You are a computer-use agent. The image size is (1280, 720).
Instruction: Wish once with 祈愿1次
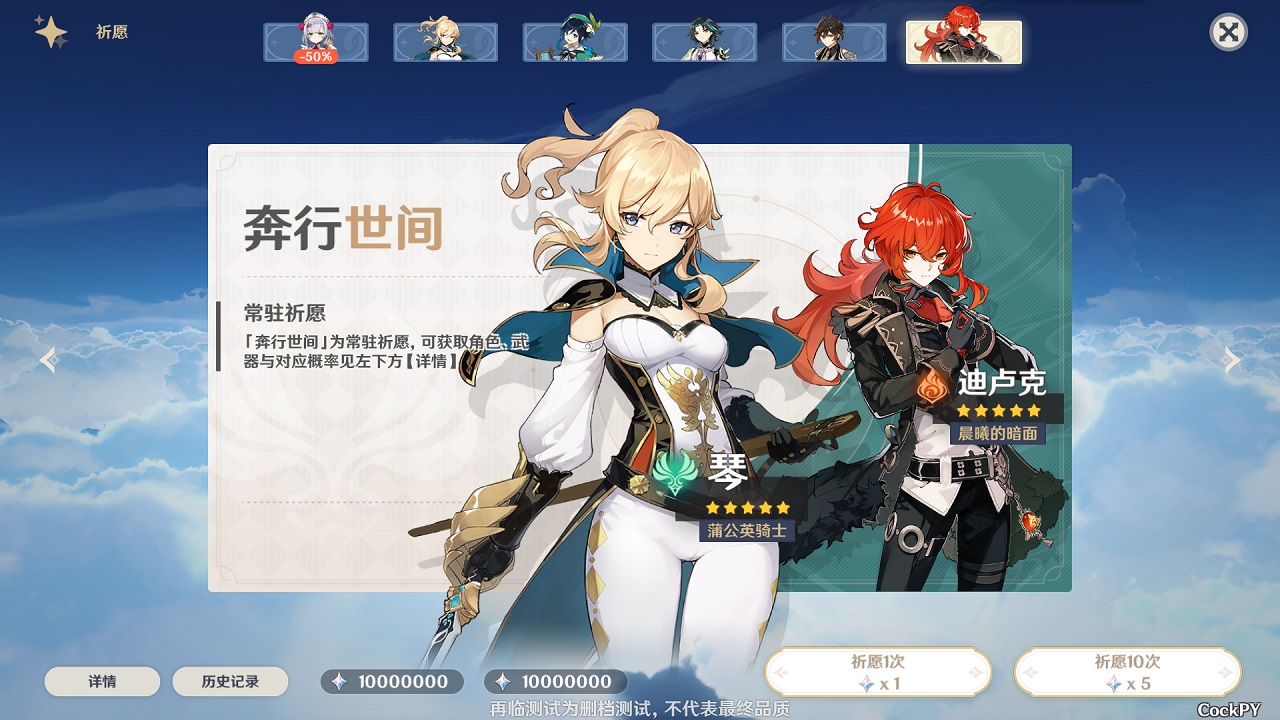pyautogui.click(x=878, y=672)
